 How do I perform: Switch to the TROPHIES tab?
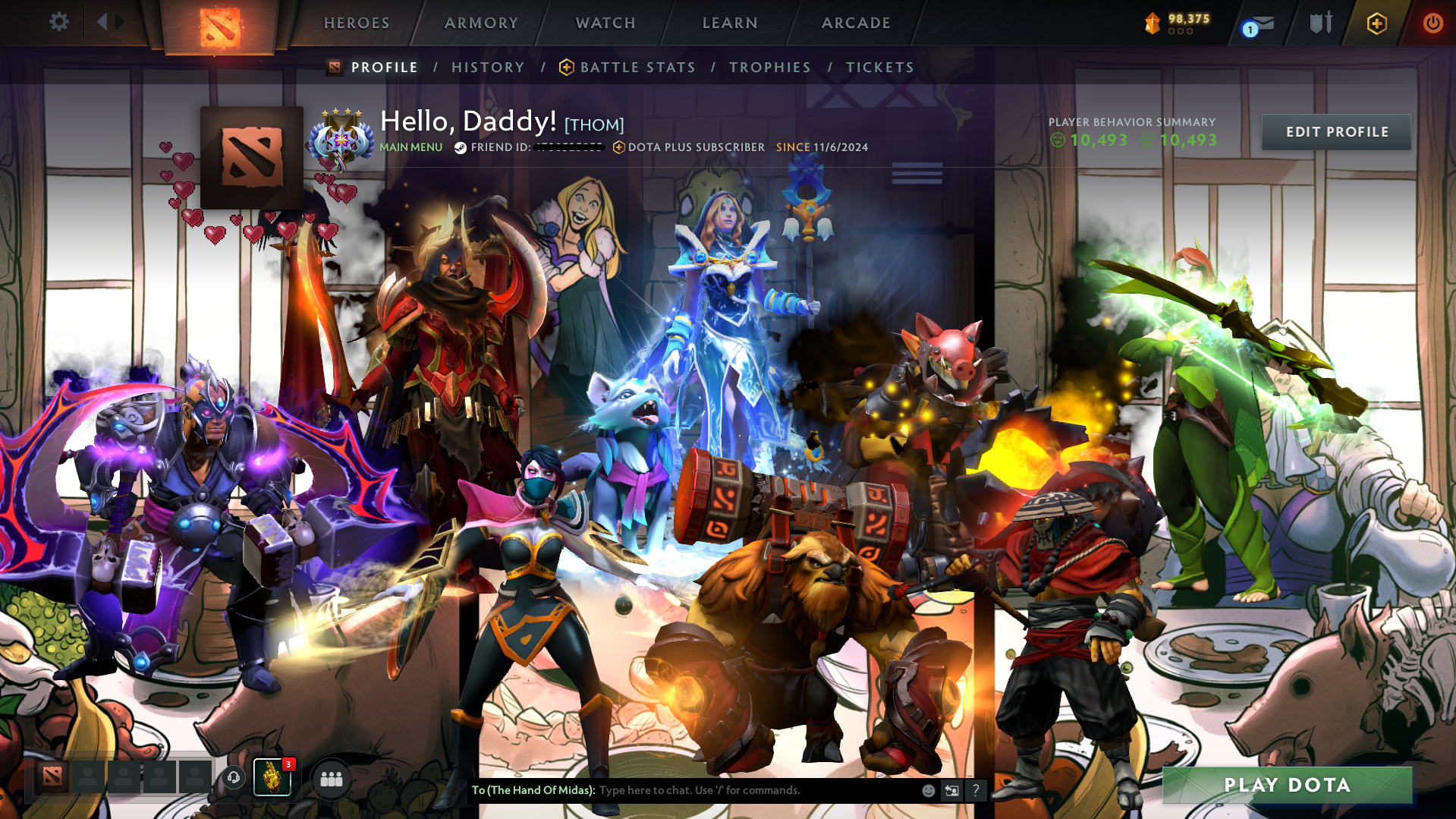(x=769, y=67)
